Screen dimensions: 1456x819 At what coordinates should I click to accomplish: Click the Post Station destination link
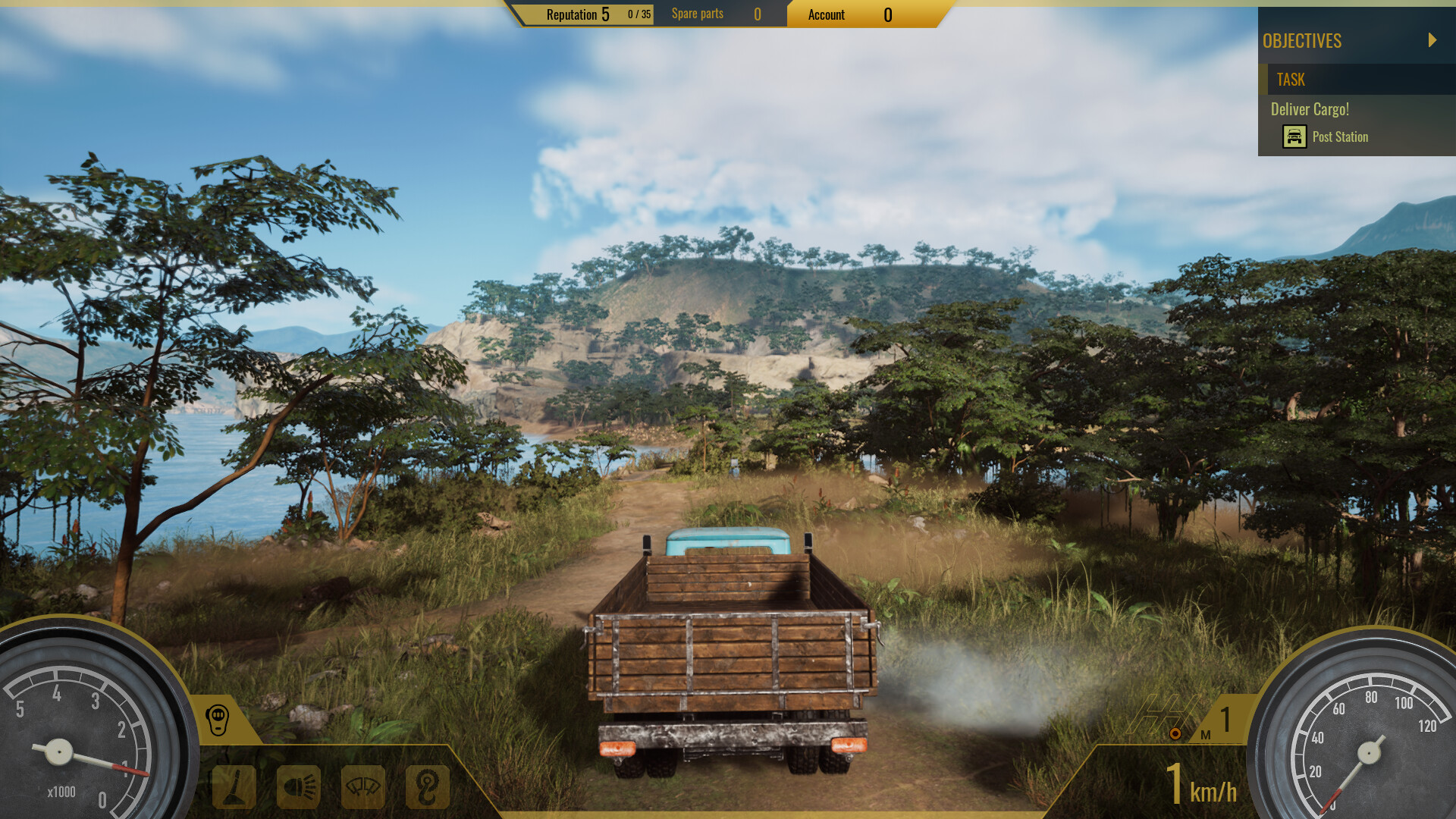[1341, 136]
